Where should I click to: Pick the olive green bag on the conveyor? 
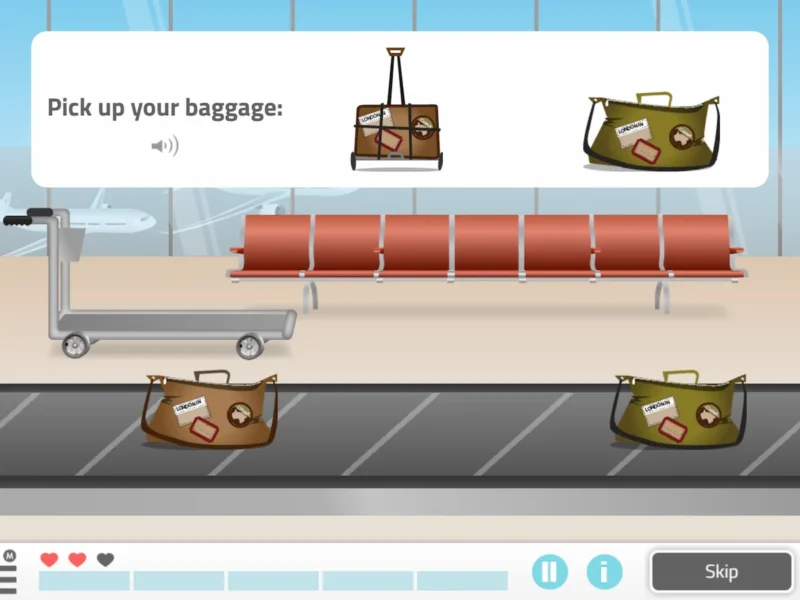click(x=680, y=410)
